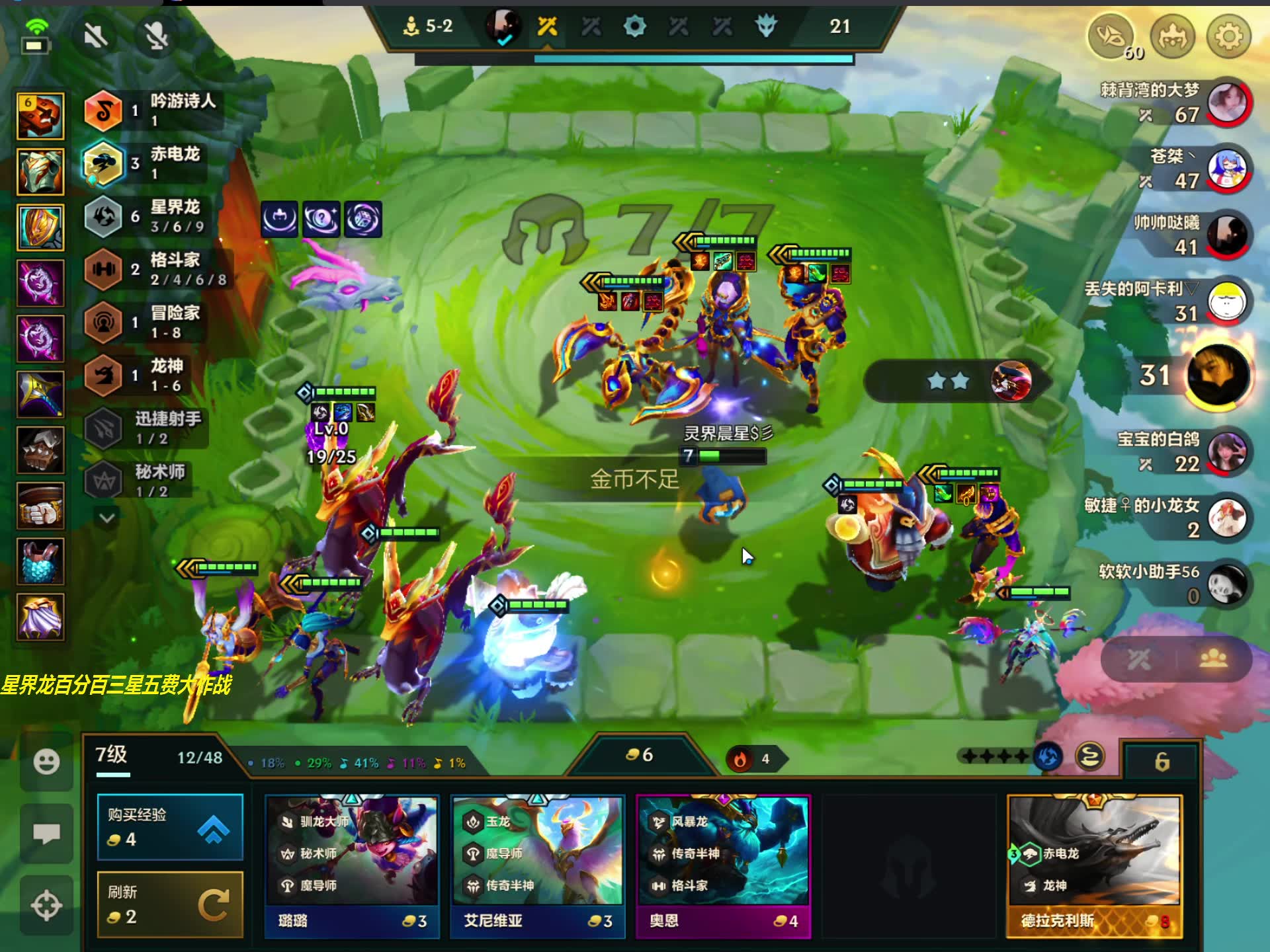1270x952 pixels.
Task: Pick the 德拉克利斯 shop card
Action: pyautogui.click(x=1094, y=866)
